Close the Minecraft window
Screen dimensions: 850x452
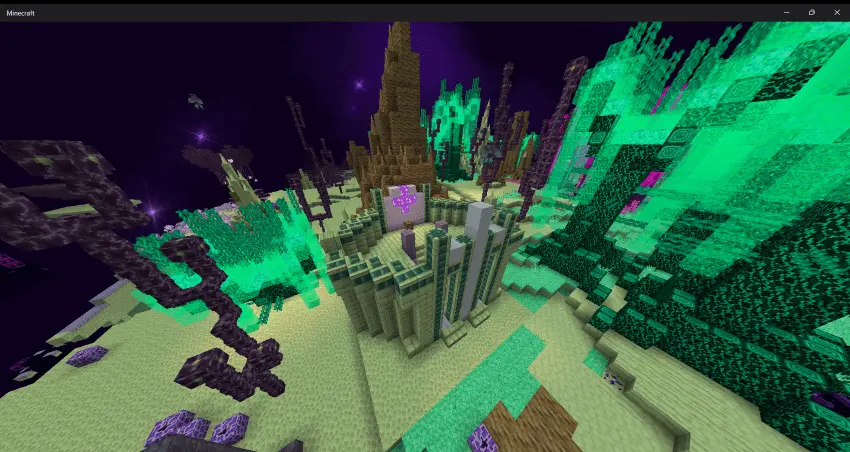(835, 12)
